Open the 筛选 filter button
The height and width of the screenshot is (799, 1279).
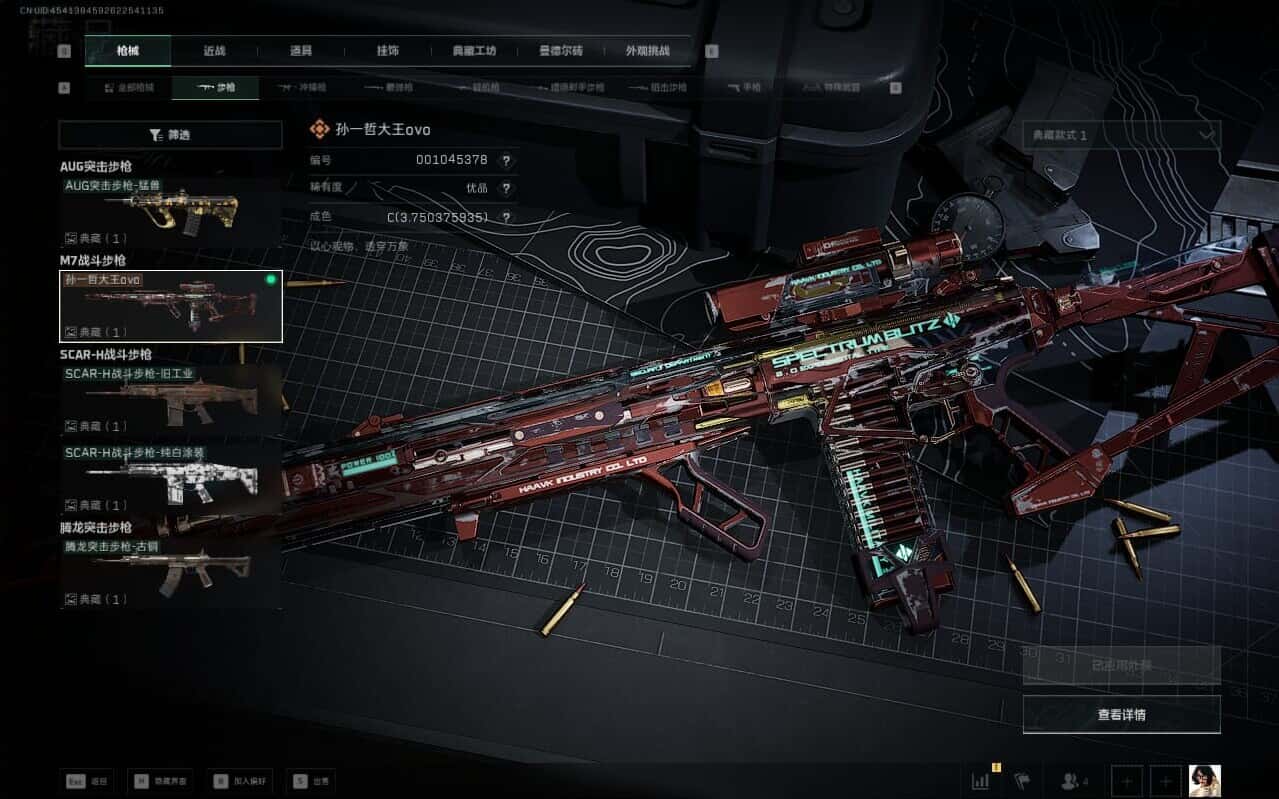[170, 135]
